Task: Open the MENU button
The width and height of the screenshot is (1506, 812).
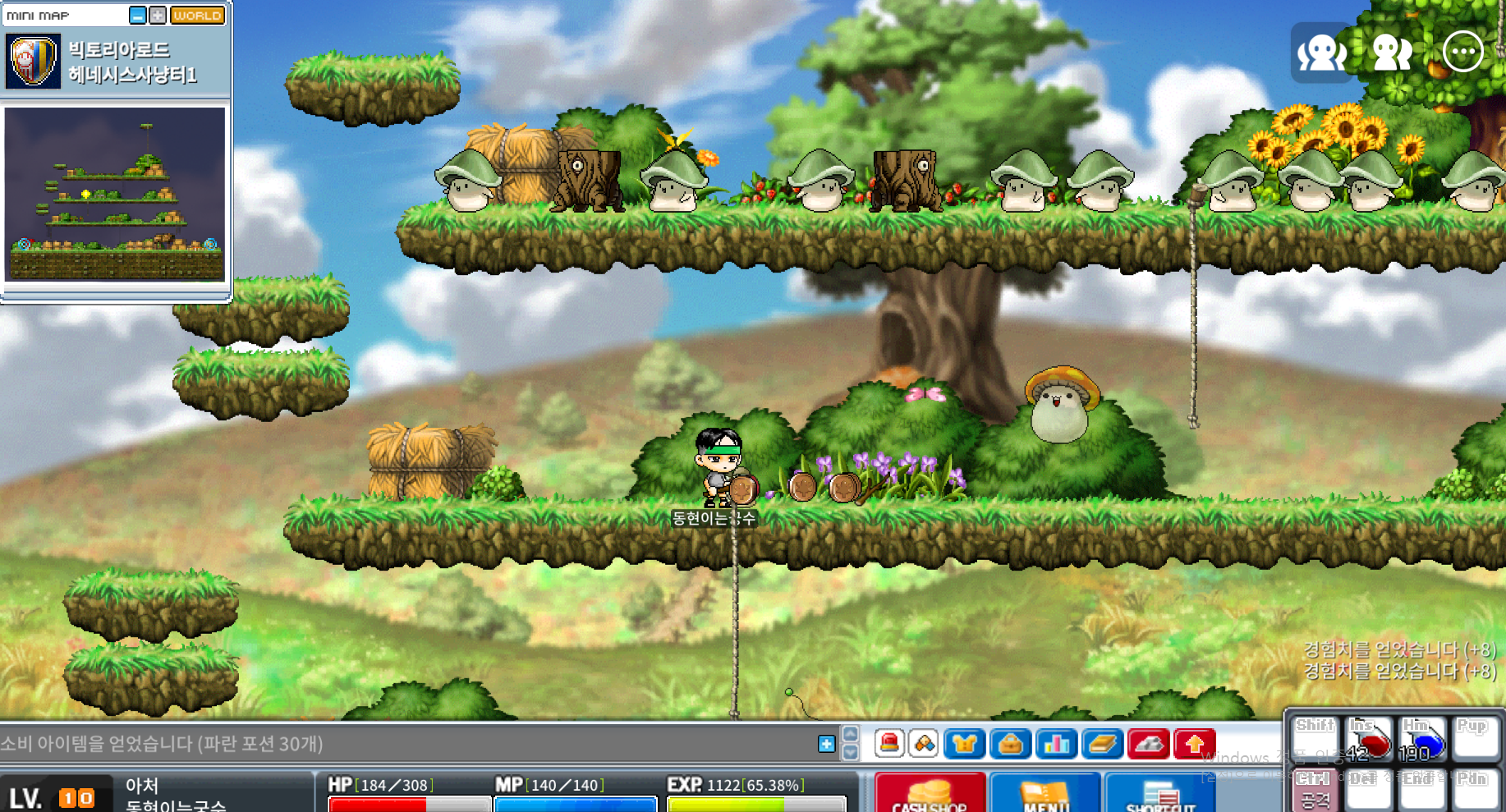Action: coord(1045,794)
